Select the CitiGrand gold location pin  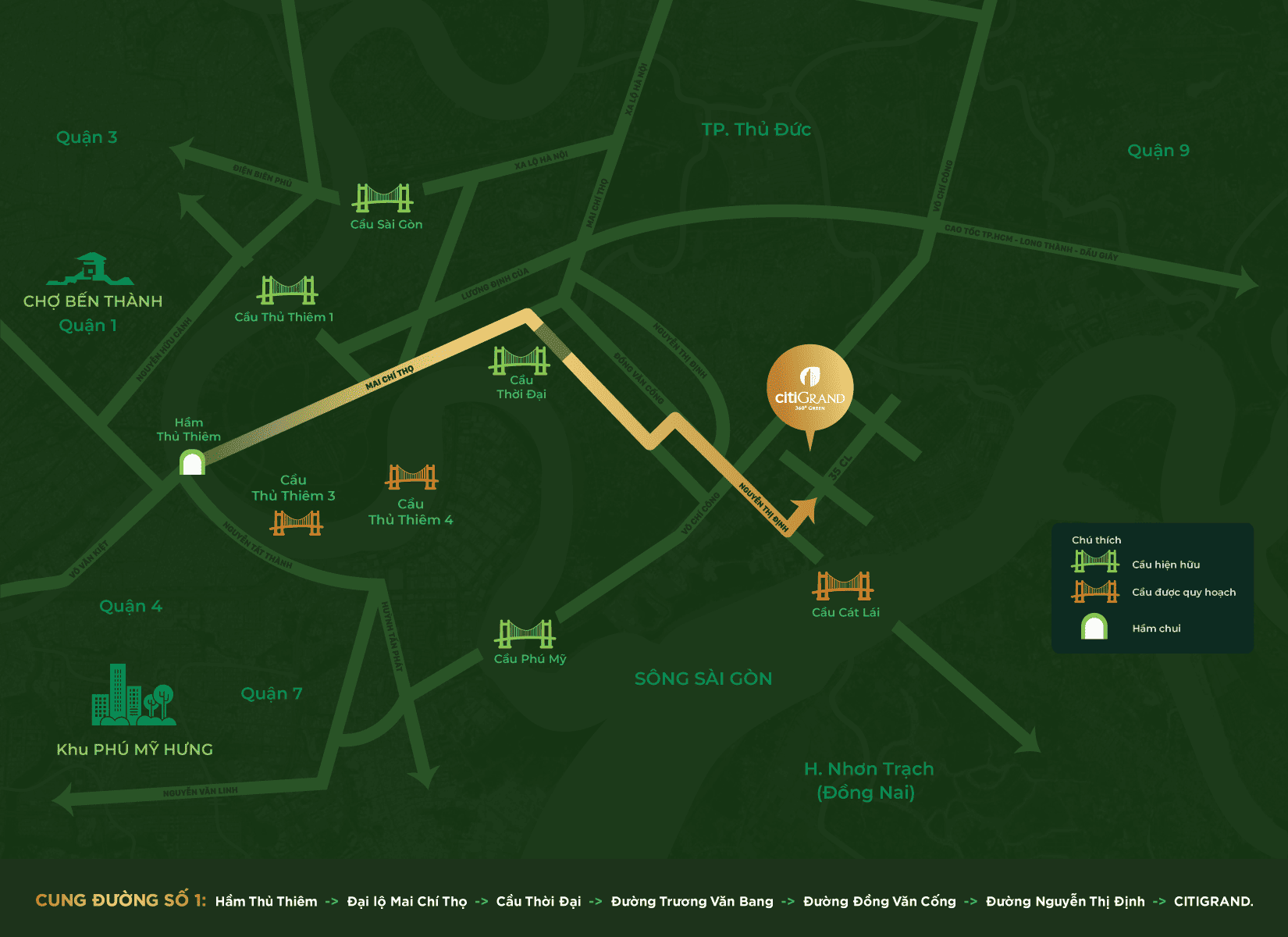809,388
